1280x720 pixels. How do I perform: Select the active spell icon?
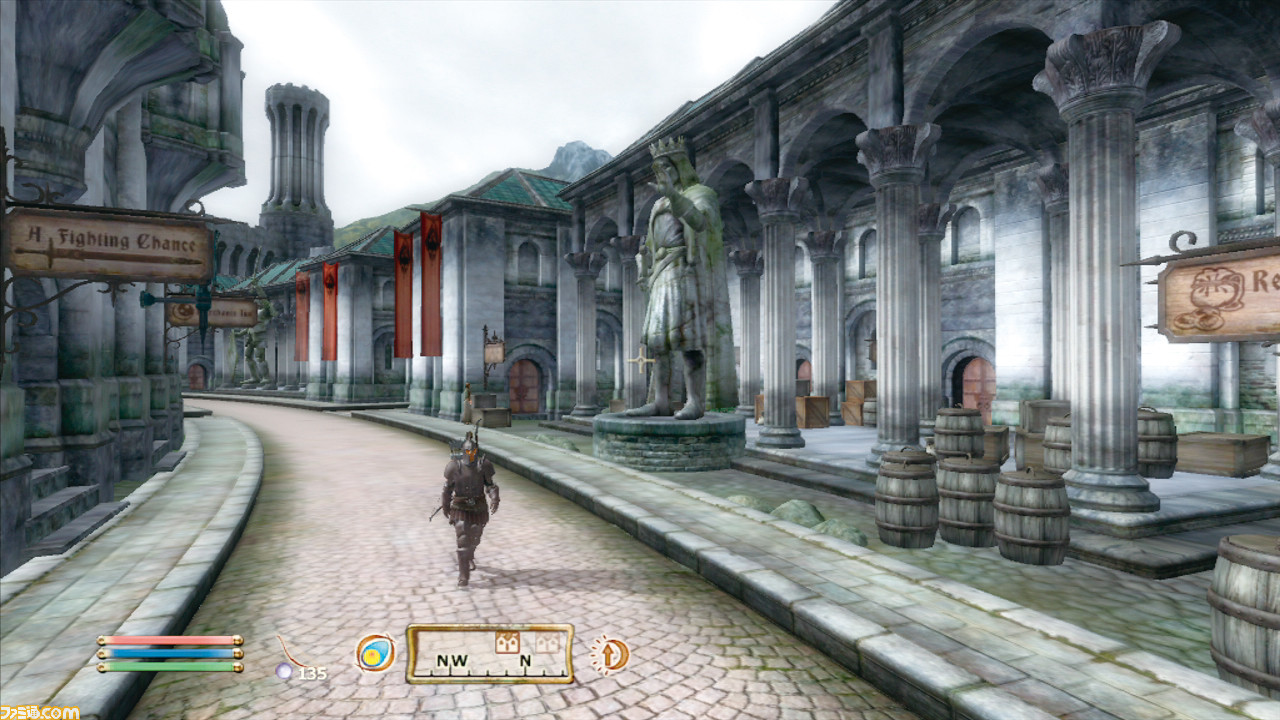coord(375,653)
